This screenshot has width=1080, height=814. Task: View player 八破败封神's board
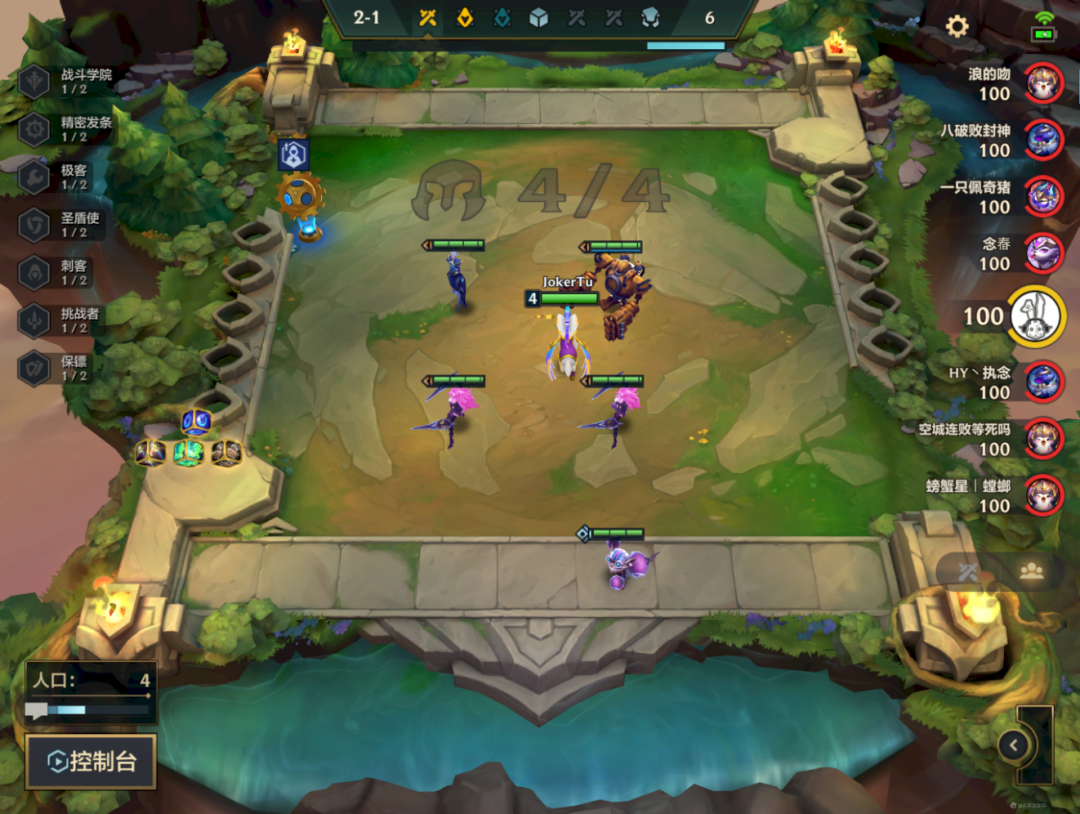coord(1043,139)
